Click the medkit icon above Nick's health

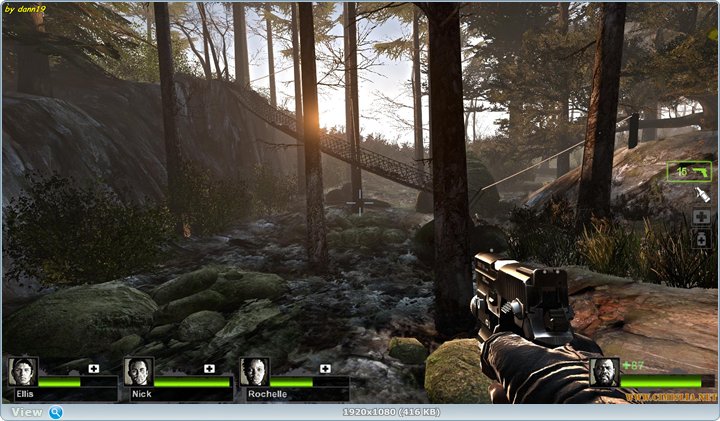click(x=209, y=368)
